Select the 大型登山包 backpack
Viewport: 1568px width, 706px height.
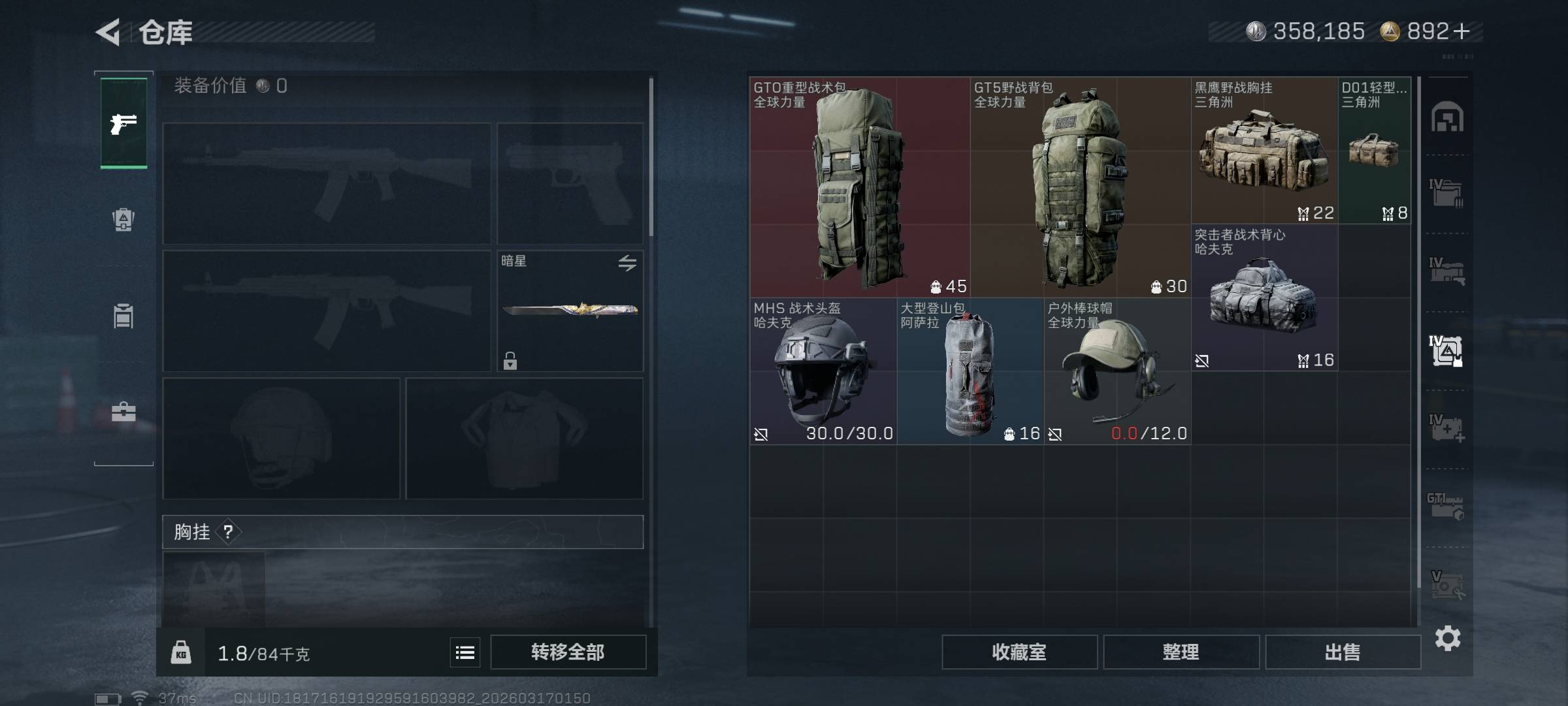coord(970,372)
